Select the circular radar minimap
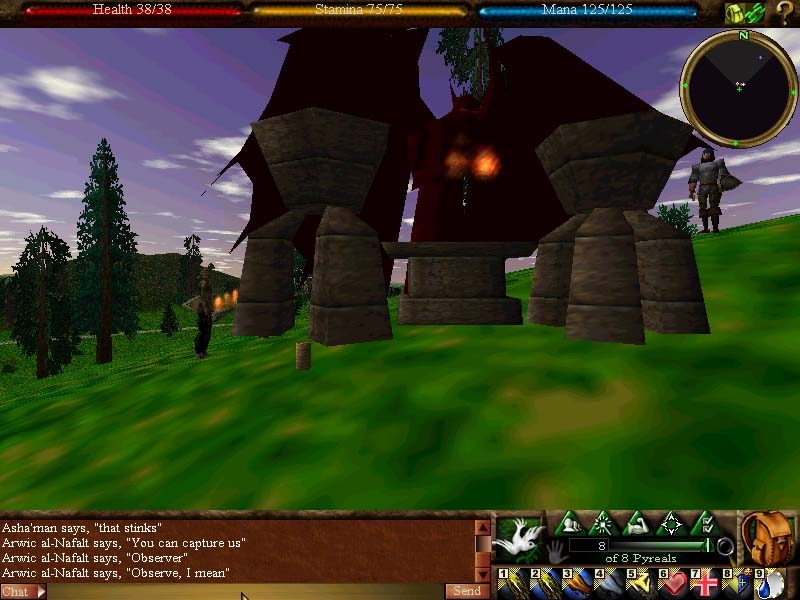Image resolution: width=800 pixels, height=600 pixels. point(739,88)
